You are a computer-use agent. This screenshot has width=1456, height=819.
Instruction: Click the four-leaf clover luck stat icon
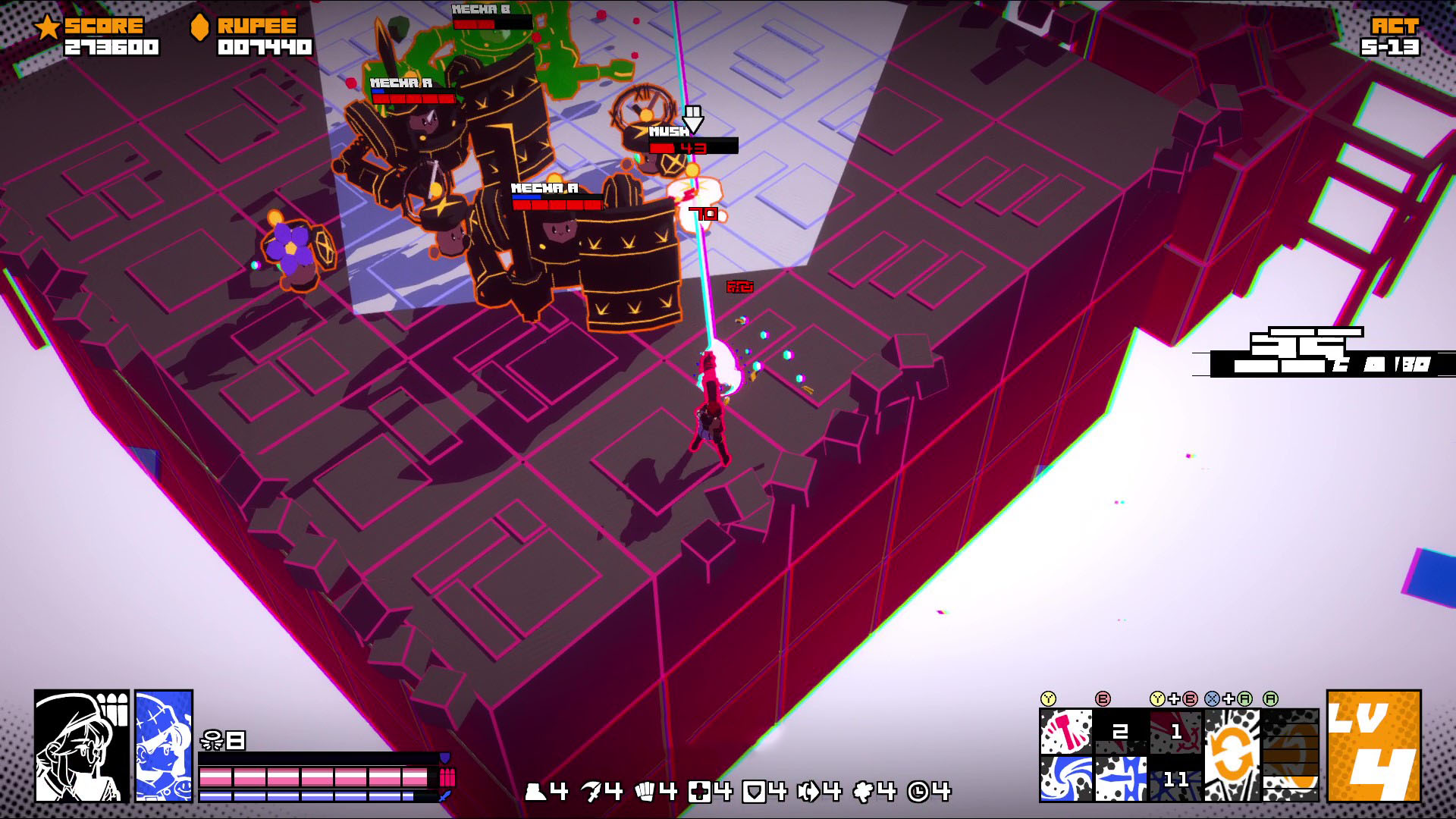864,792
